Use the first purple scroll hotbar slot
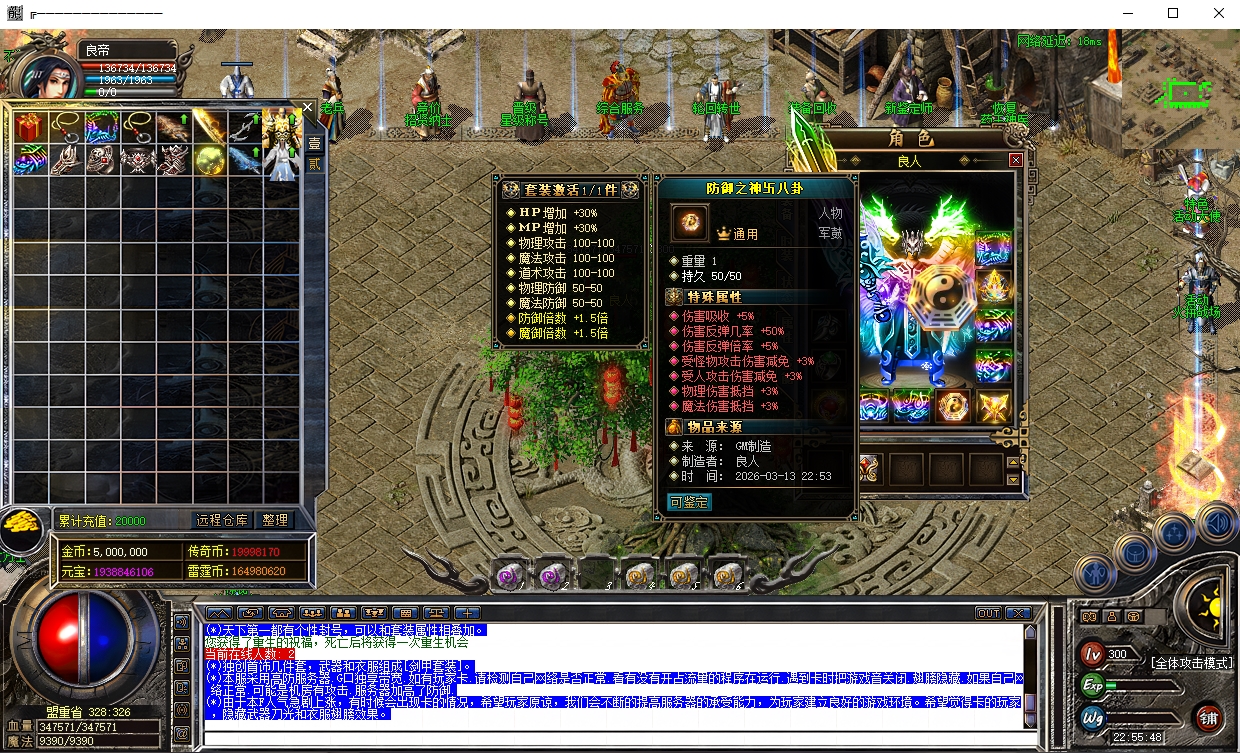Image resolution: width=1240 pixels, height=753 pixels. tap(510, 573)
